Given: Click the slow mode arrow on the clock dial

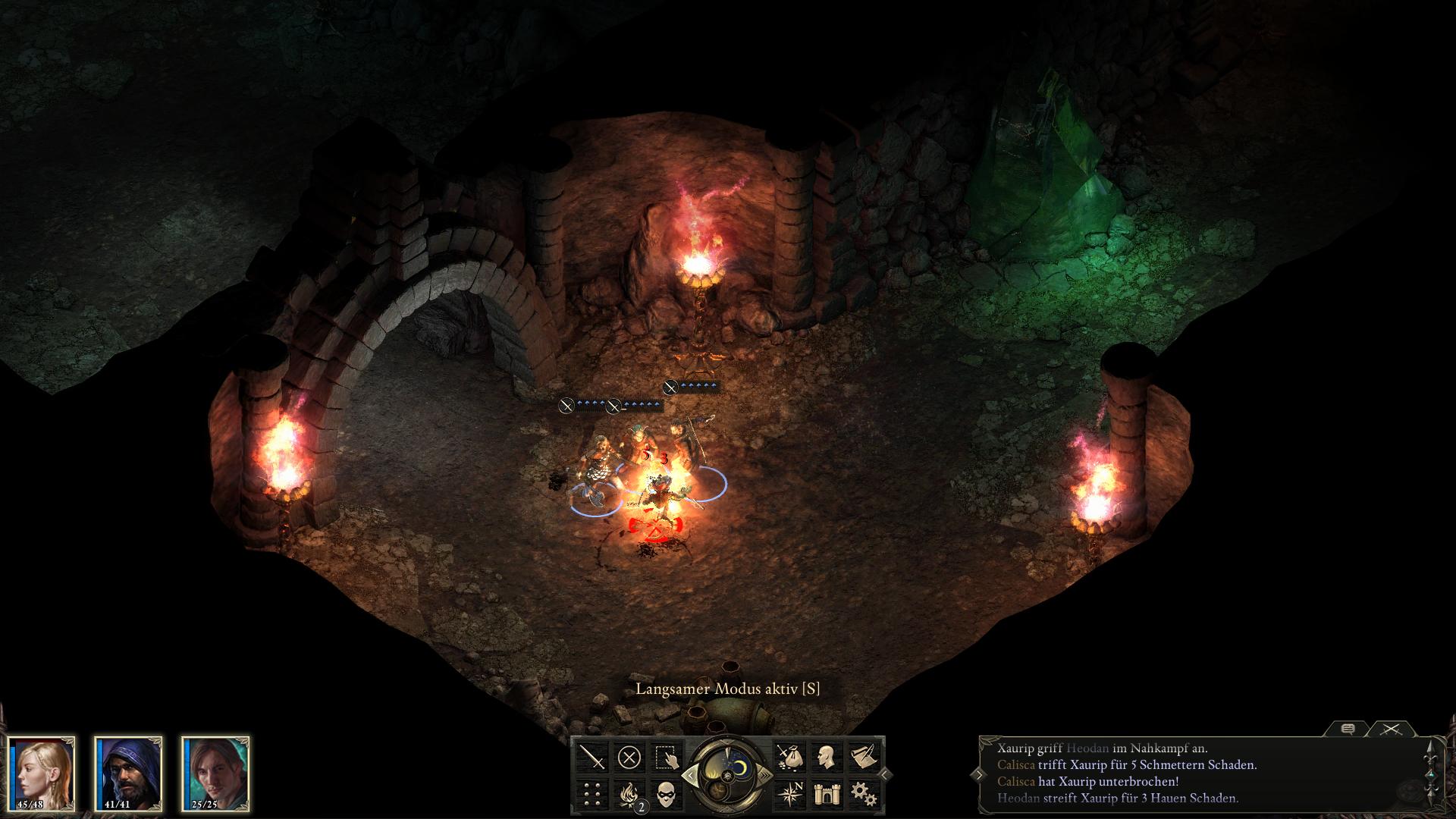Looking at the screenshot, I should click(x=691, y=775).
